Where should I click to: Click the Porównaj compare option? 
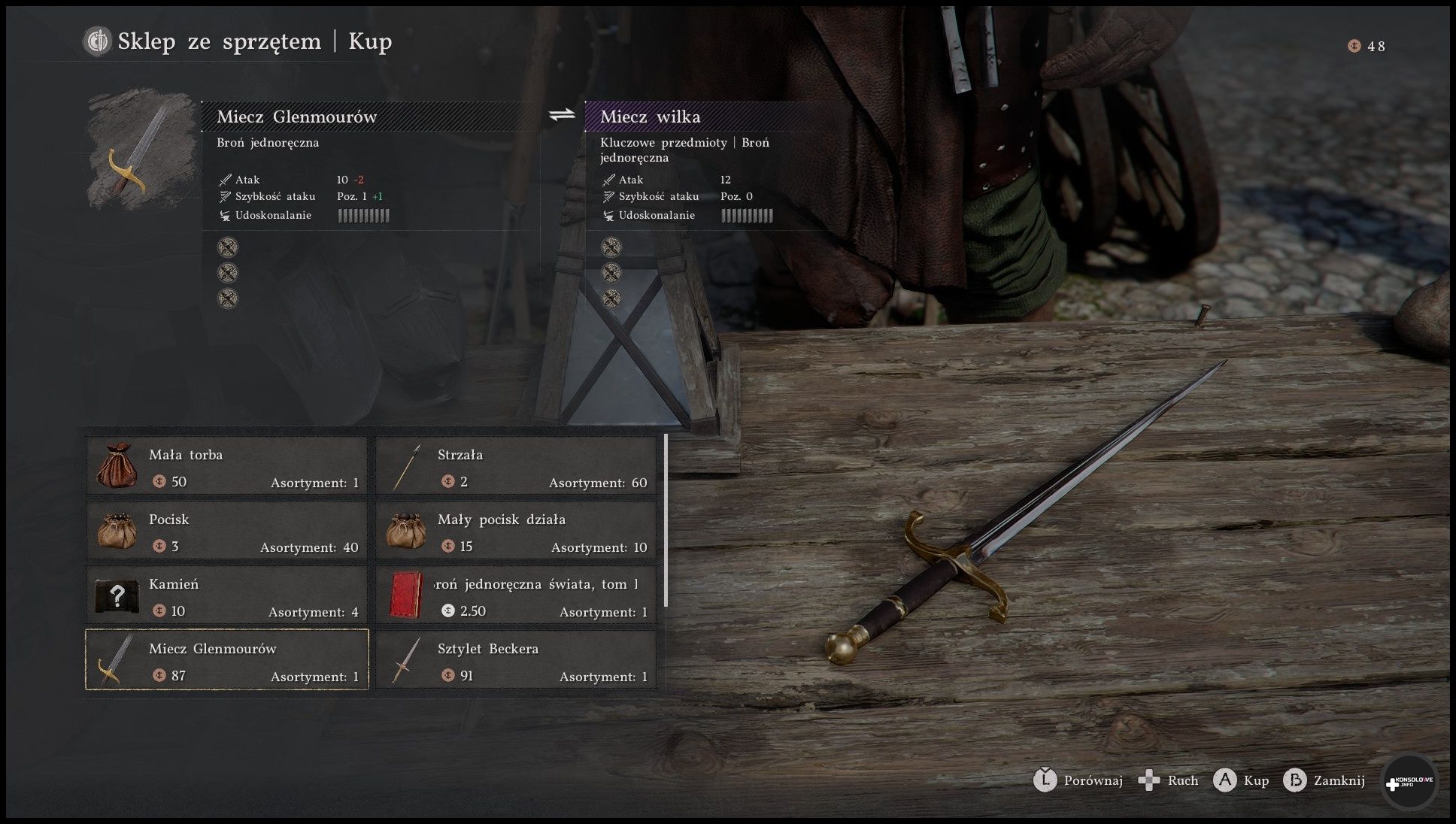[x=1092, y=780]
